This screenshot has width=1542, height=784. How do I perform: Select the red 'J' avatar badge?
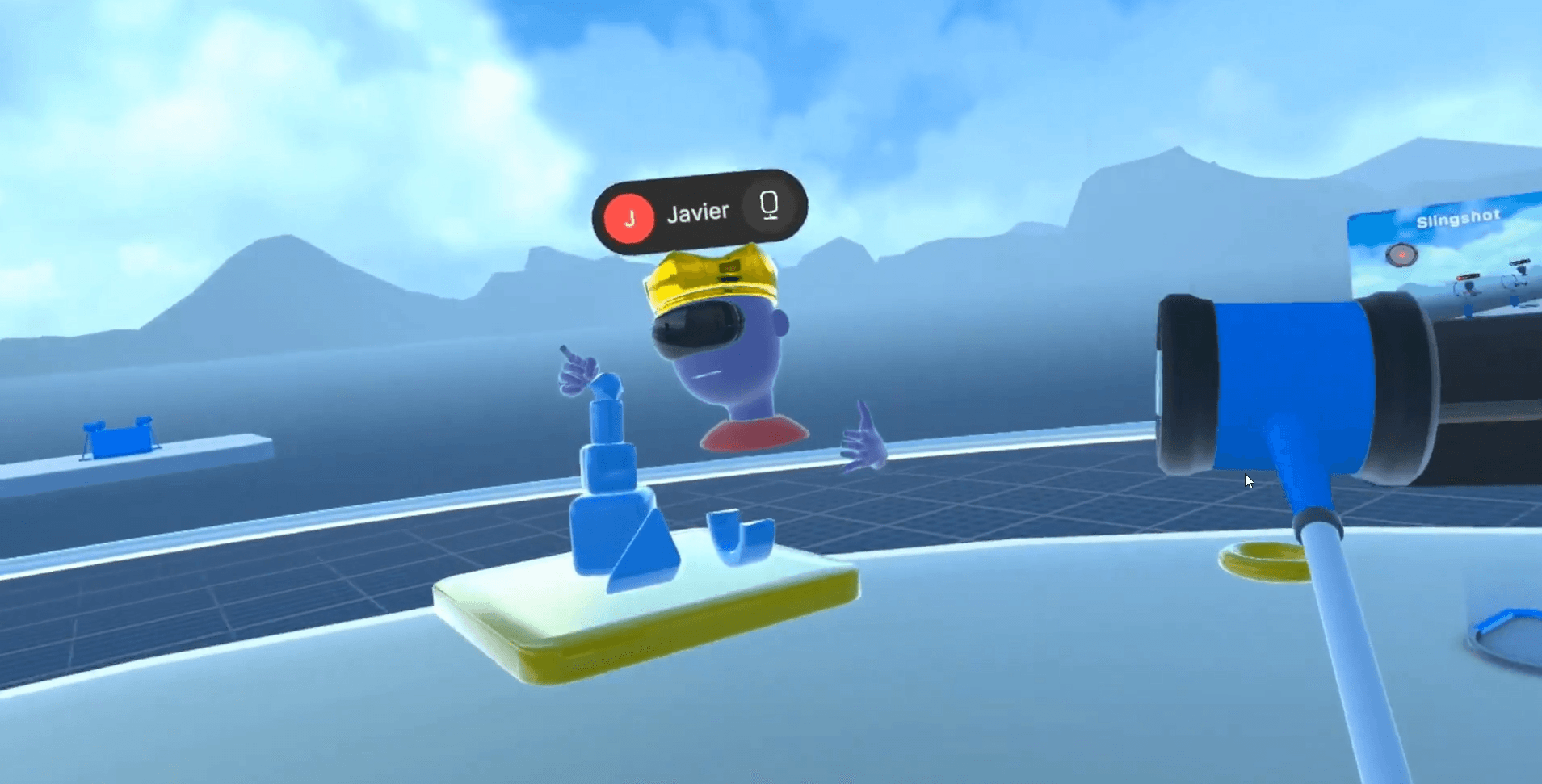tap(629, 212)
